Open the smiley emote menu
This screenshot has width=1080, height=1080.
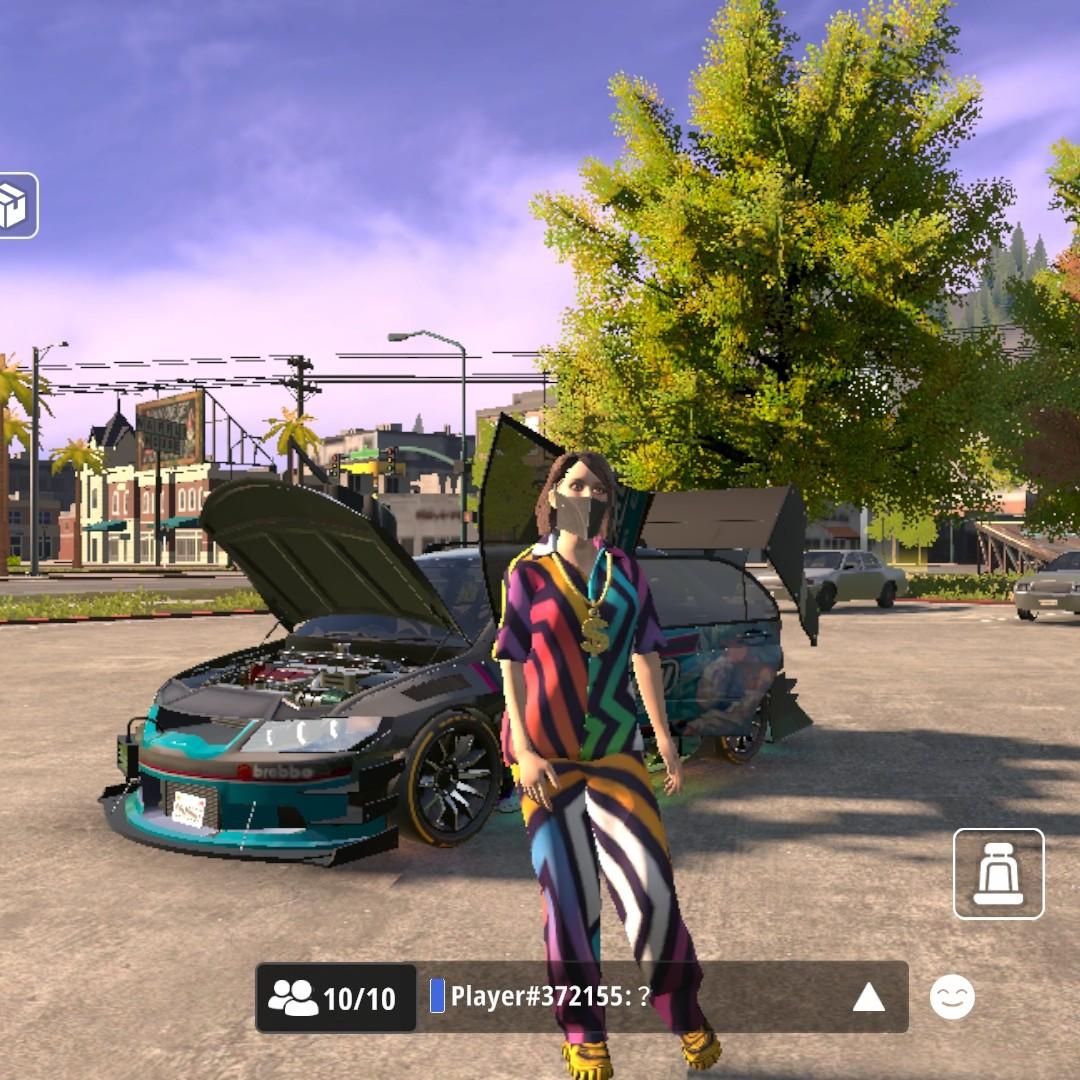(952, 997)
